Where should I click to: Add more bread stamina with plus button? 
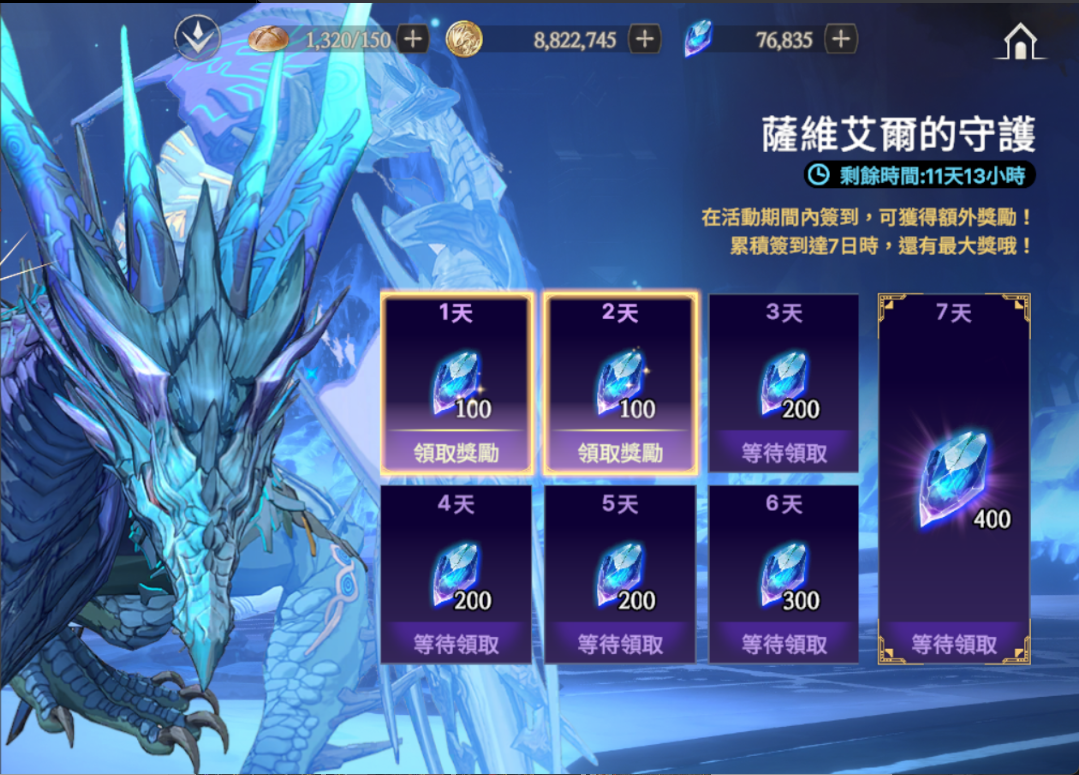coord(412,39)
